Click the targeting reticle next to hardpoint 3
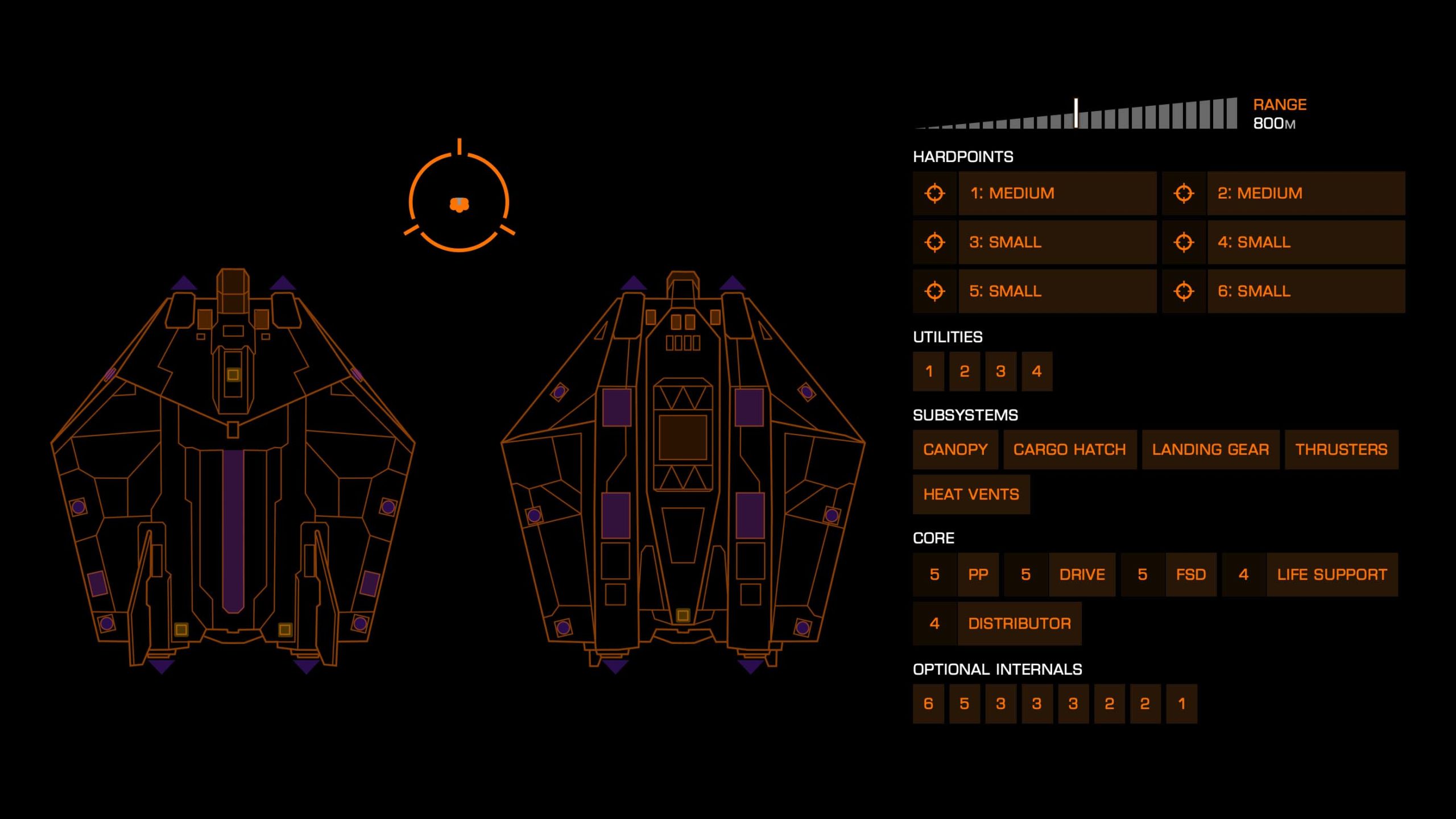The image size is (1456, 819). (x=935, y=242)
